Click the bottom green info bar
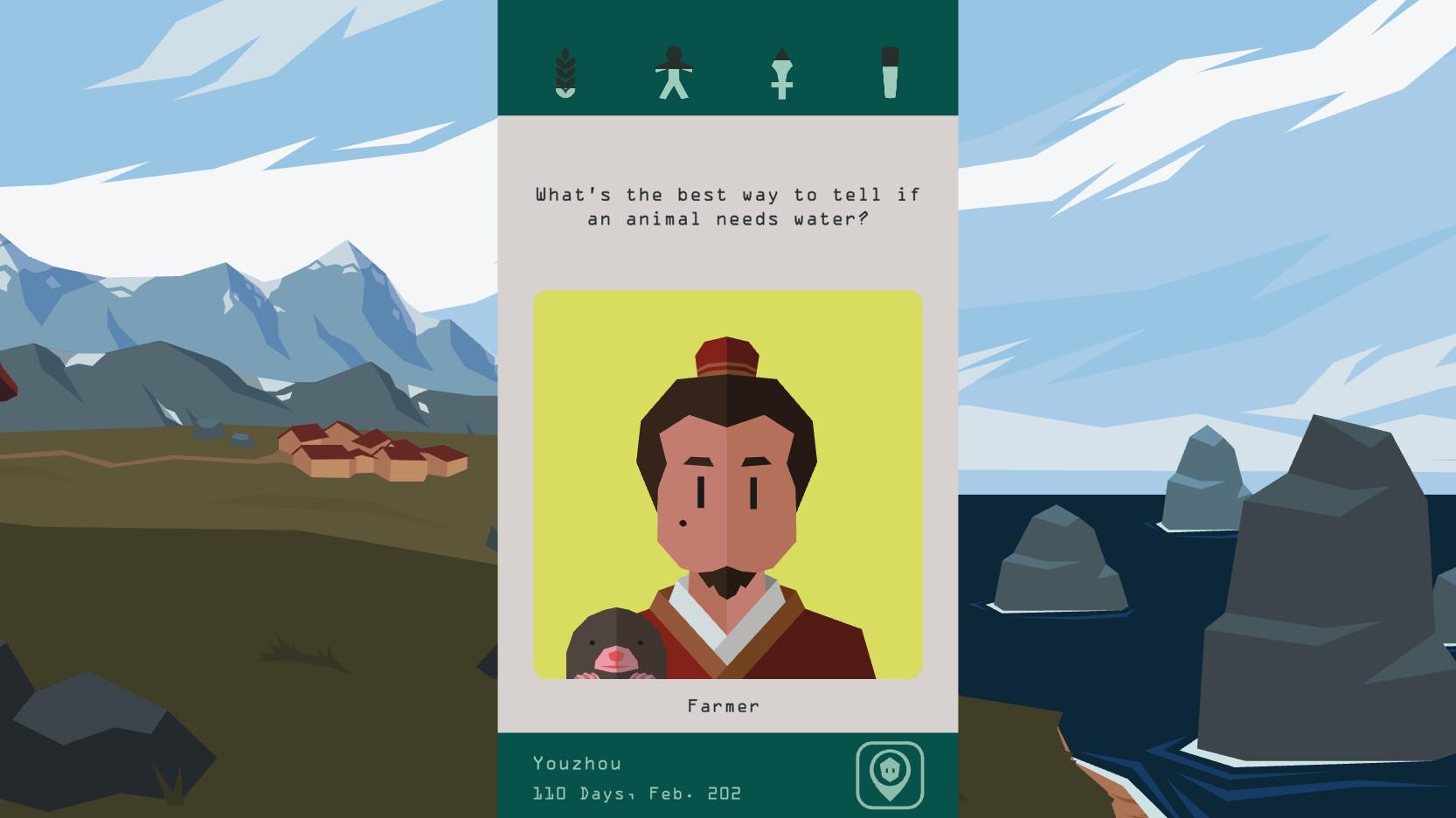Image resolution: width=1456 pixels, height=818 pixels. [x=727, y=778]
